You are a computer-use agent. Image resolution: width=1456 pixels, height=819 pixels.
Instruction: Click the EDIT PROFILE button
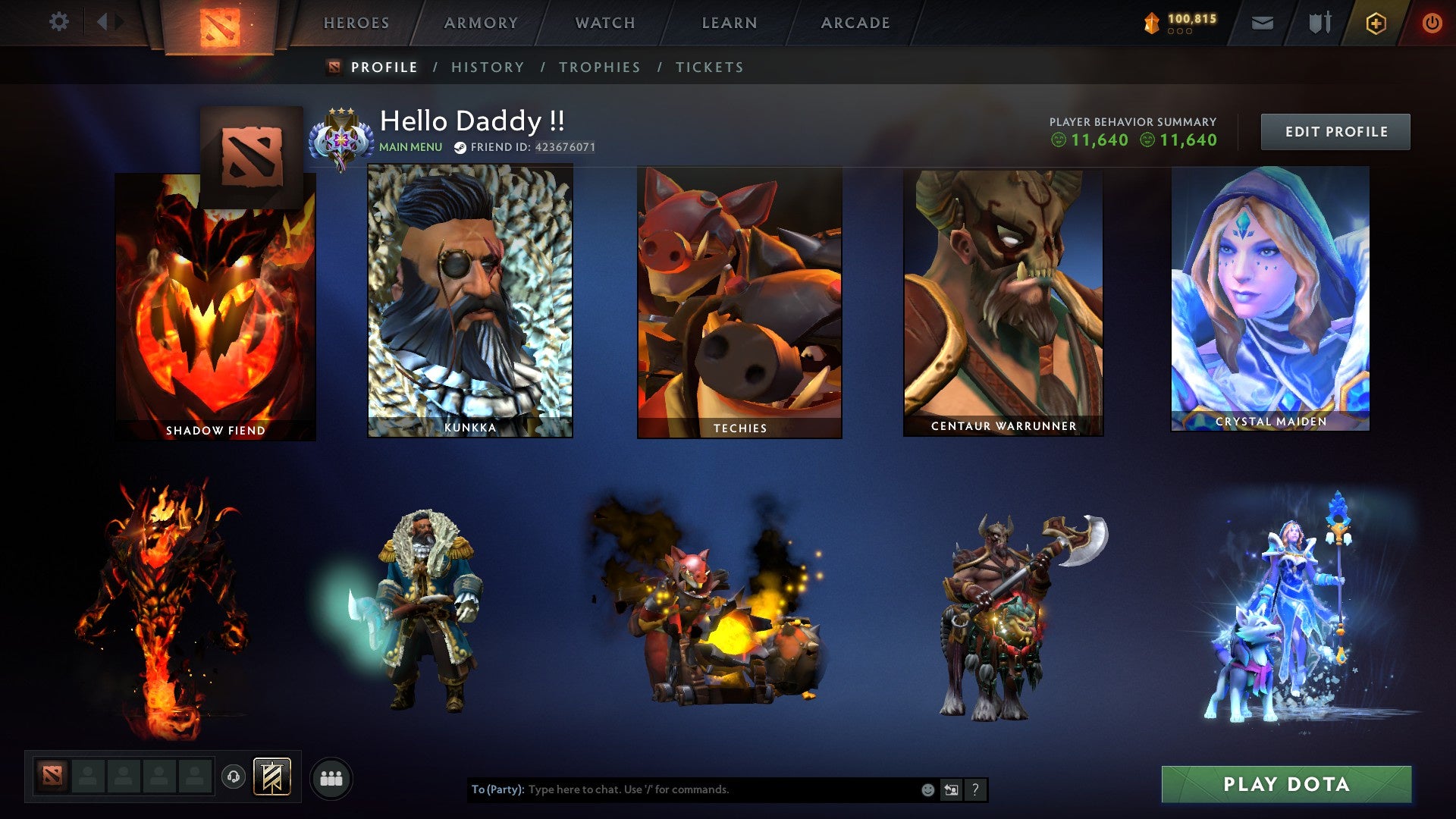pos(1335,130)
